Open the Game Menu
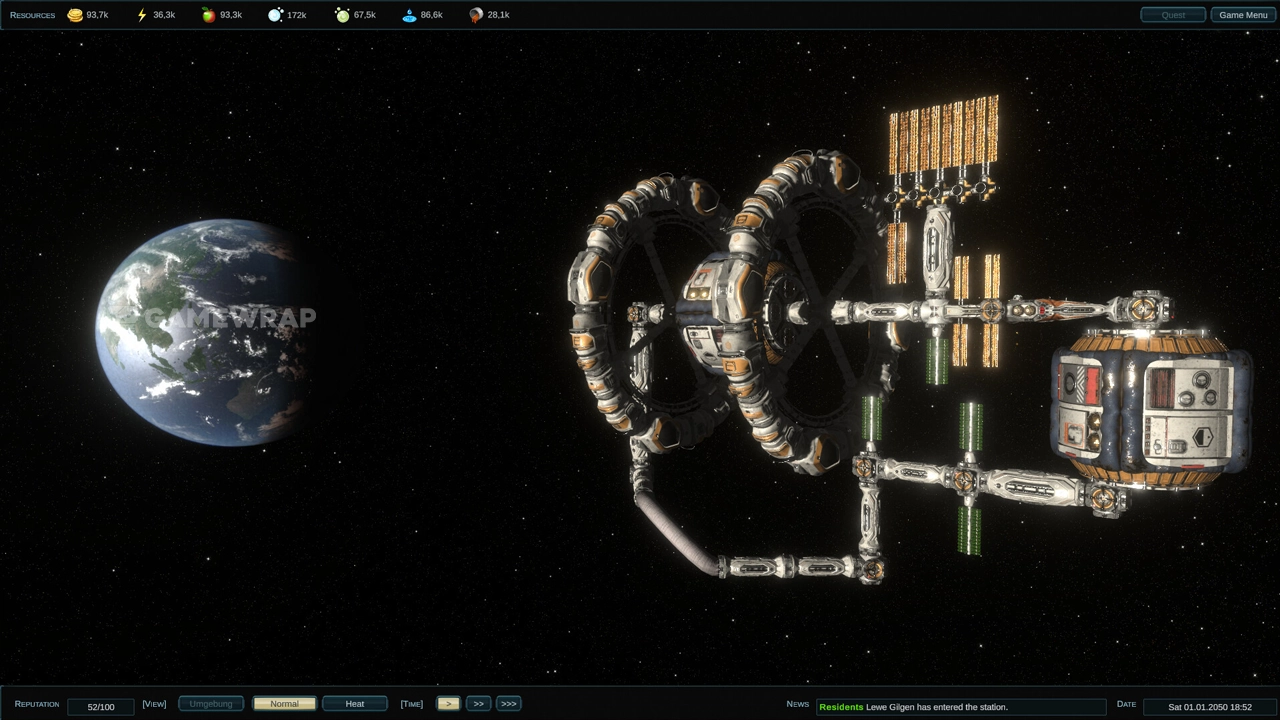Viewport: 1280px width, 720px height. pos(1243,15)
